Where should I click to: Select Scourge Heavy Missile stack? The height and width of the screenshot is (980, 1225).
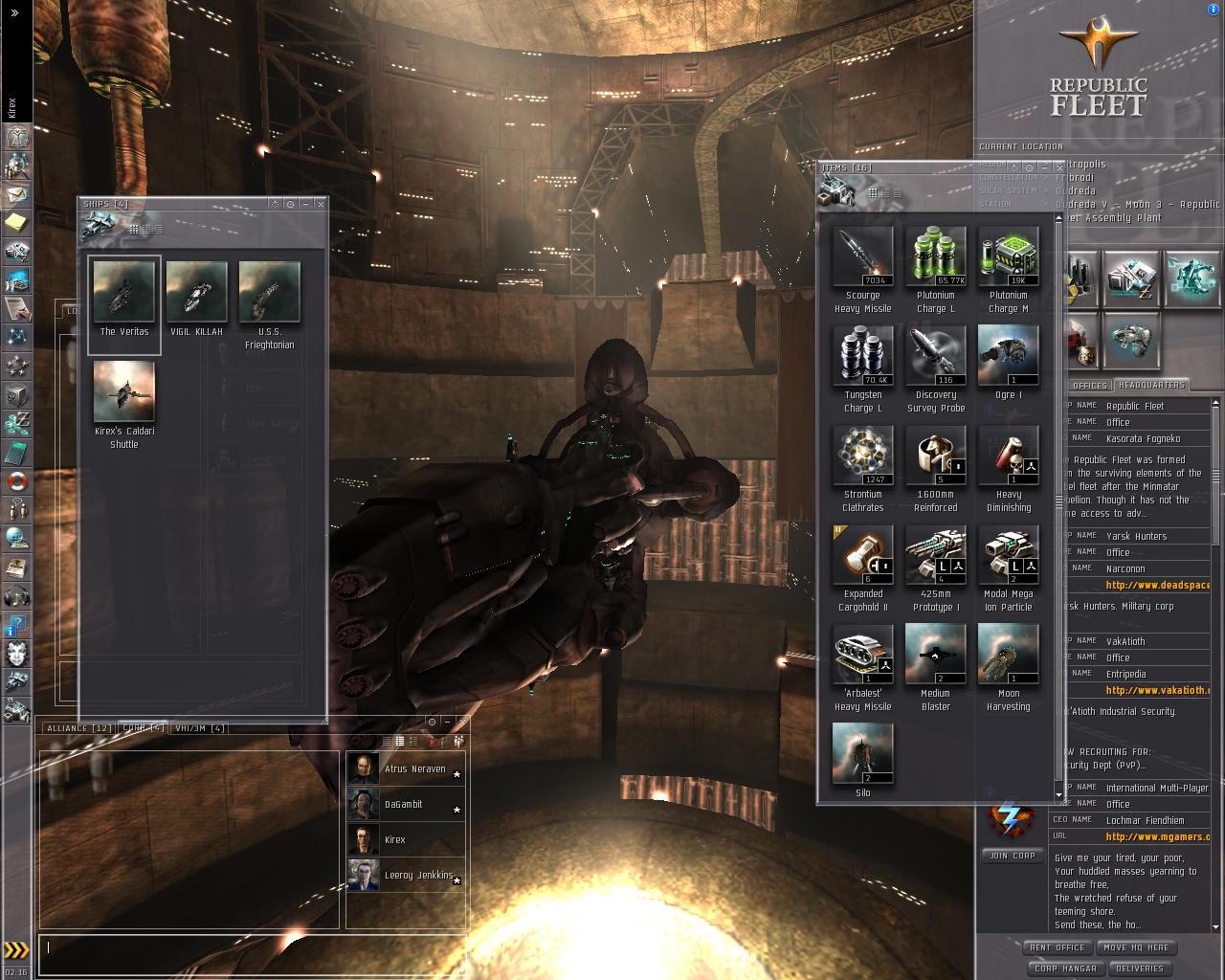[x=863, y=256]
